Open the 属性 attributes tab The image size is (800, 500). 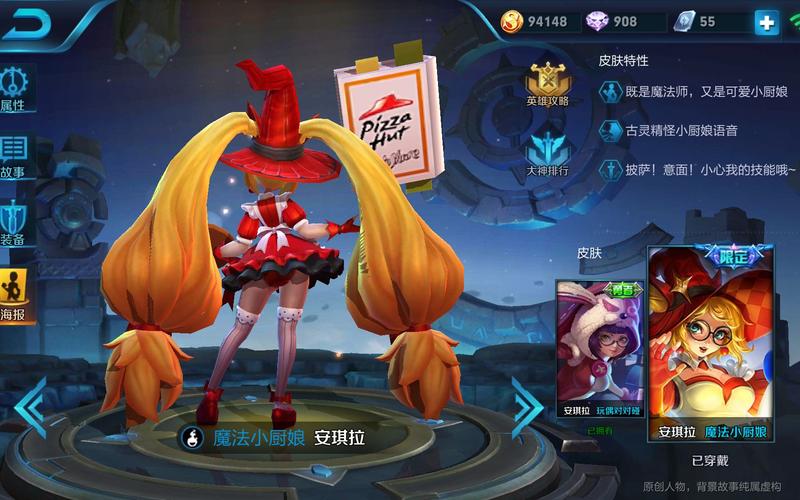coord(15,88)
